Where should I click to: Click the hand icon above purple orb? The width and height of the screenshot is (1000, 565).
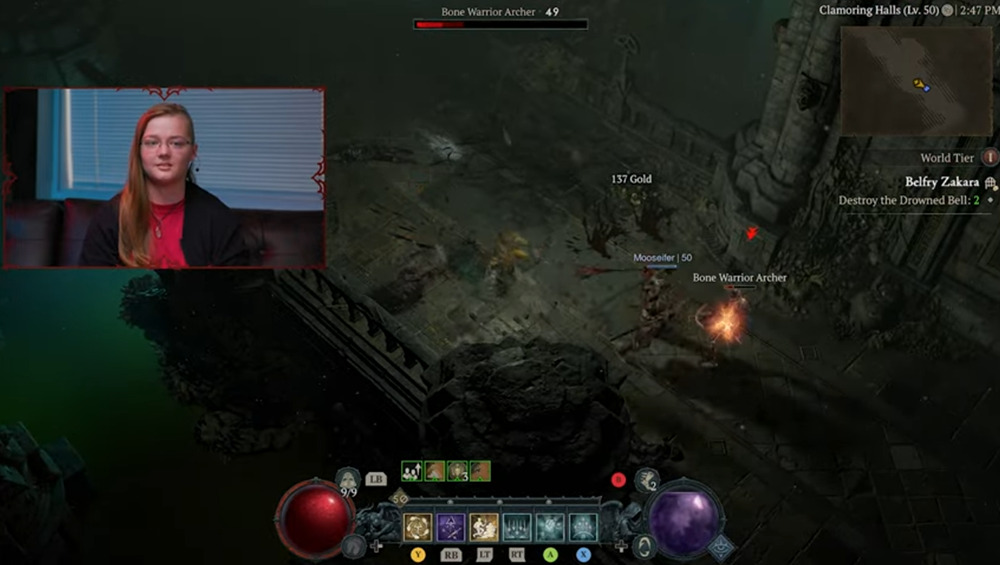647,480
